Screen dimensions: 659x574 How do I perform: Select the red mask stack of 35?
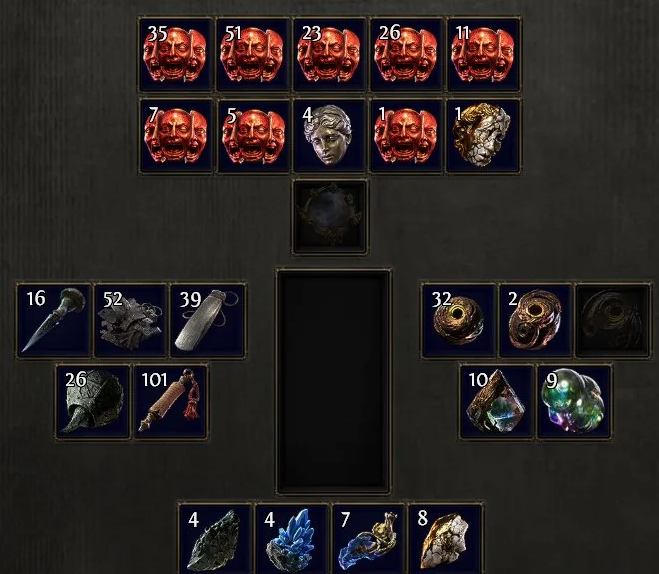[x=176, y=54]
